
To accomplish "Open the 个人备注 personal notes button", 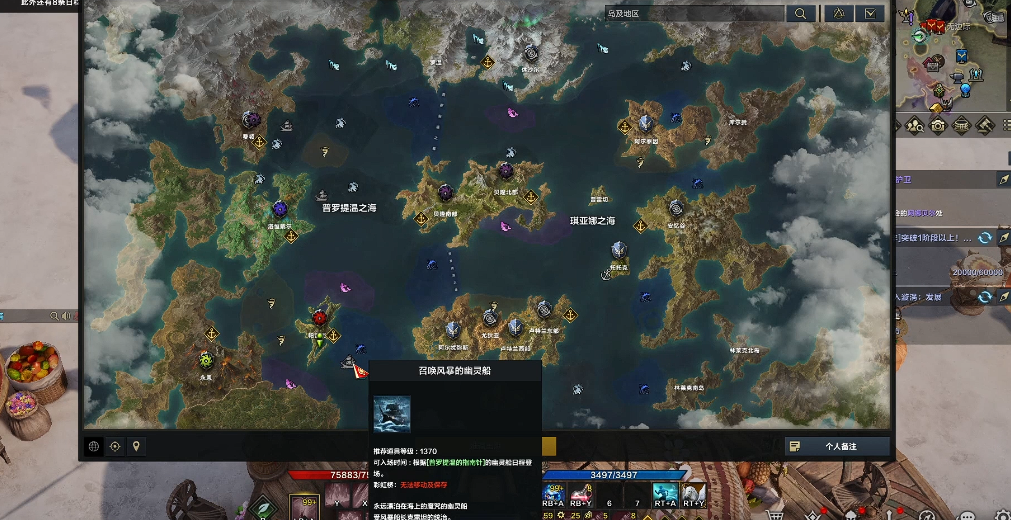I will point(836,446).
